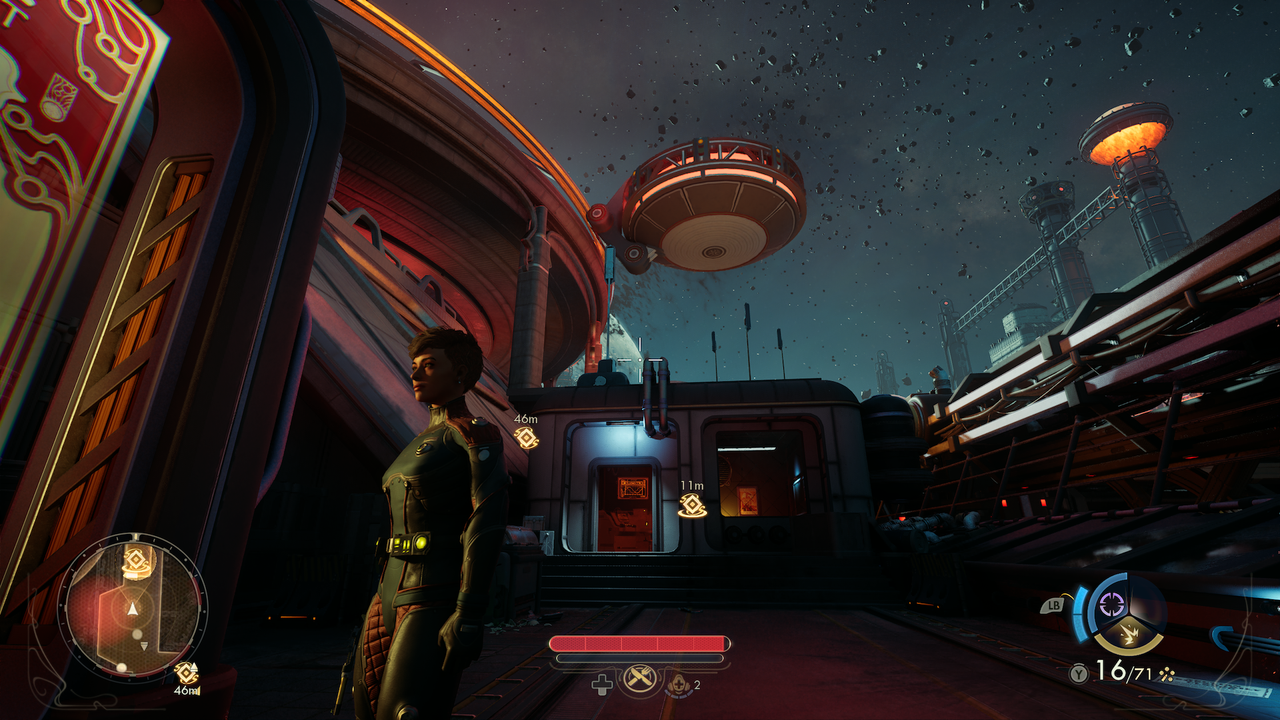
Task: Use the knife and fork consumable icon
Action: point(639,680)
